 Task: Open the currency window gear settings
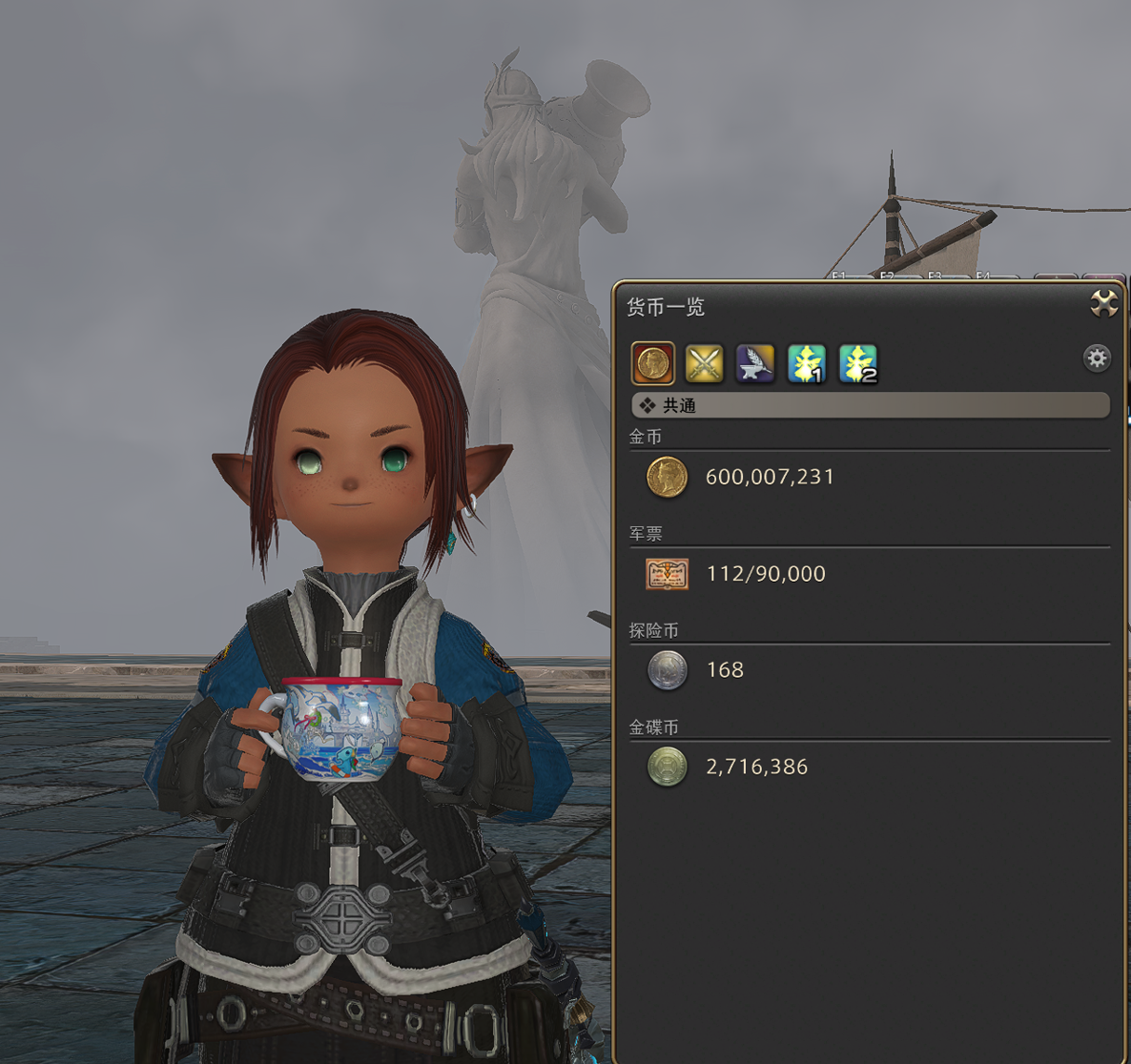[x=1097, y=358]
